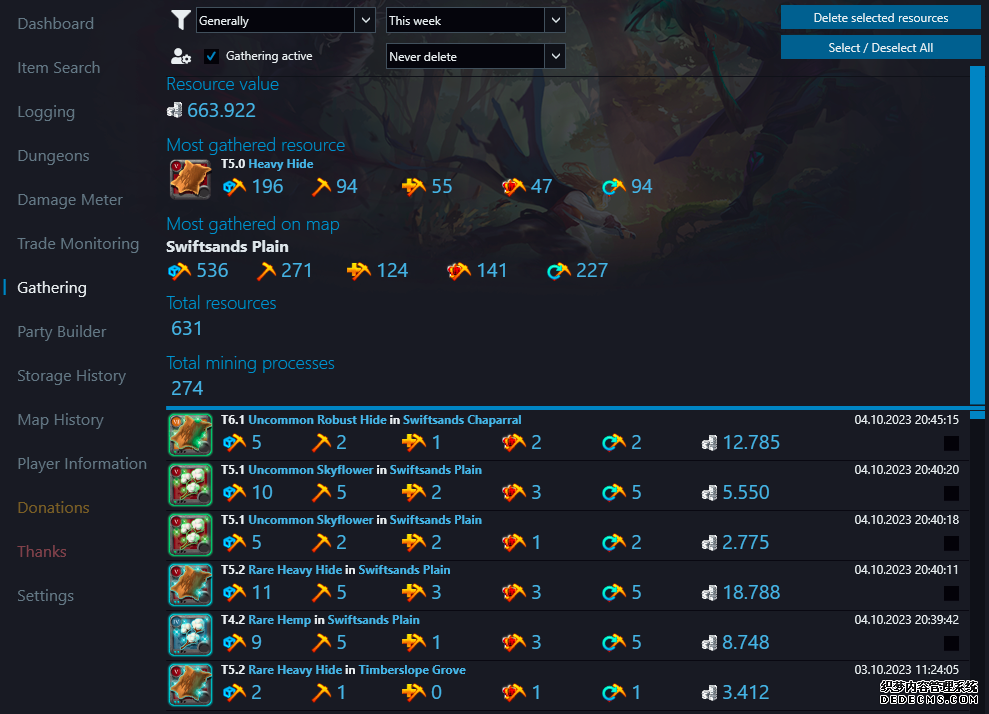This screenshot has width=989, height=714.
Task: Show the Dungeons tracker
Action: tap(53, 156)
